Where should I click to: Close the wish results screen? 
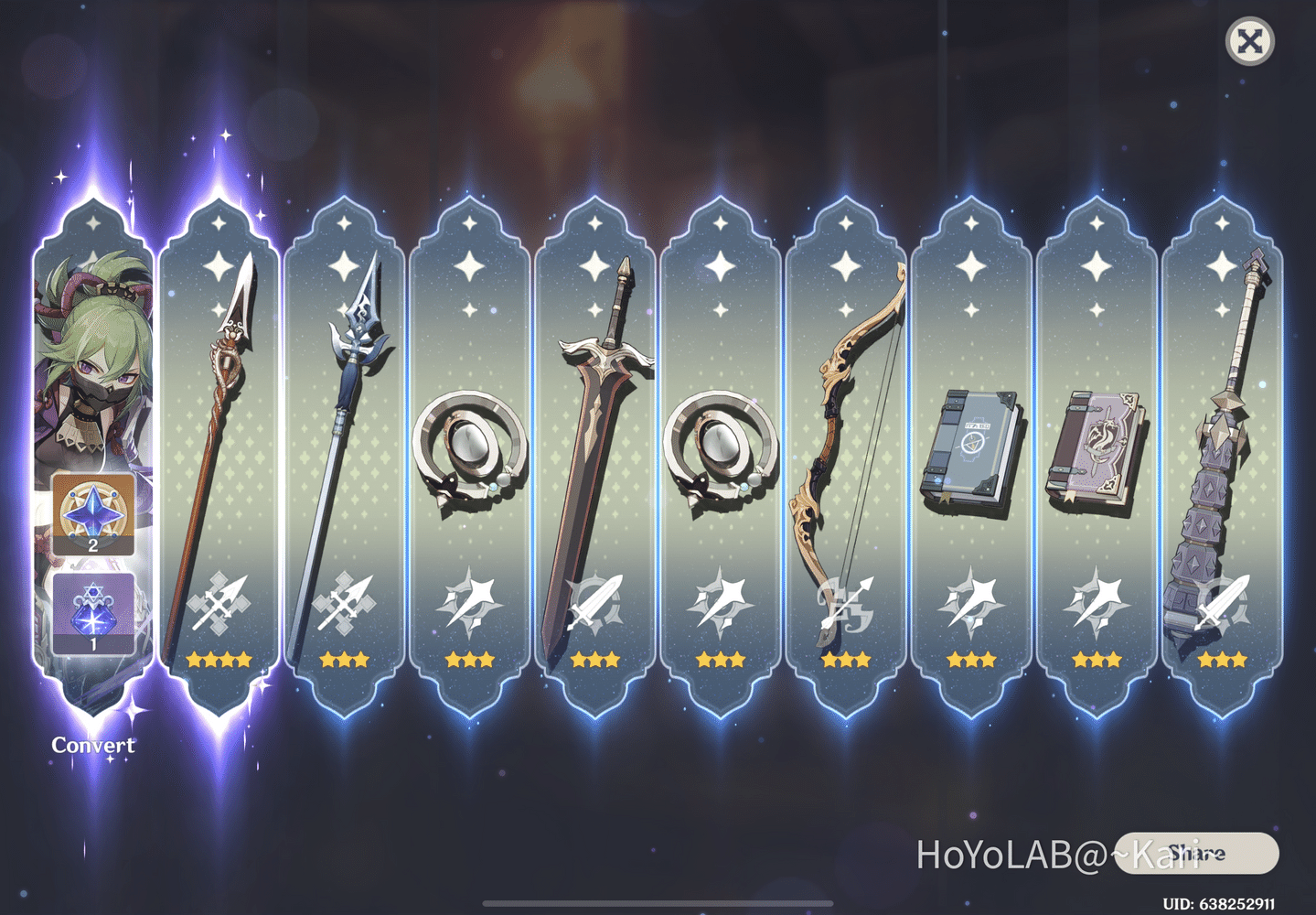(1252, 41)
